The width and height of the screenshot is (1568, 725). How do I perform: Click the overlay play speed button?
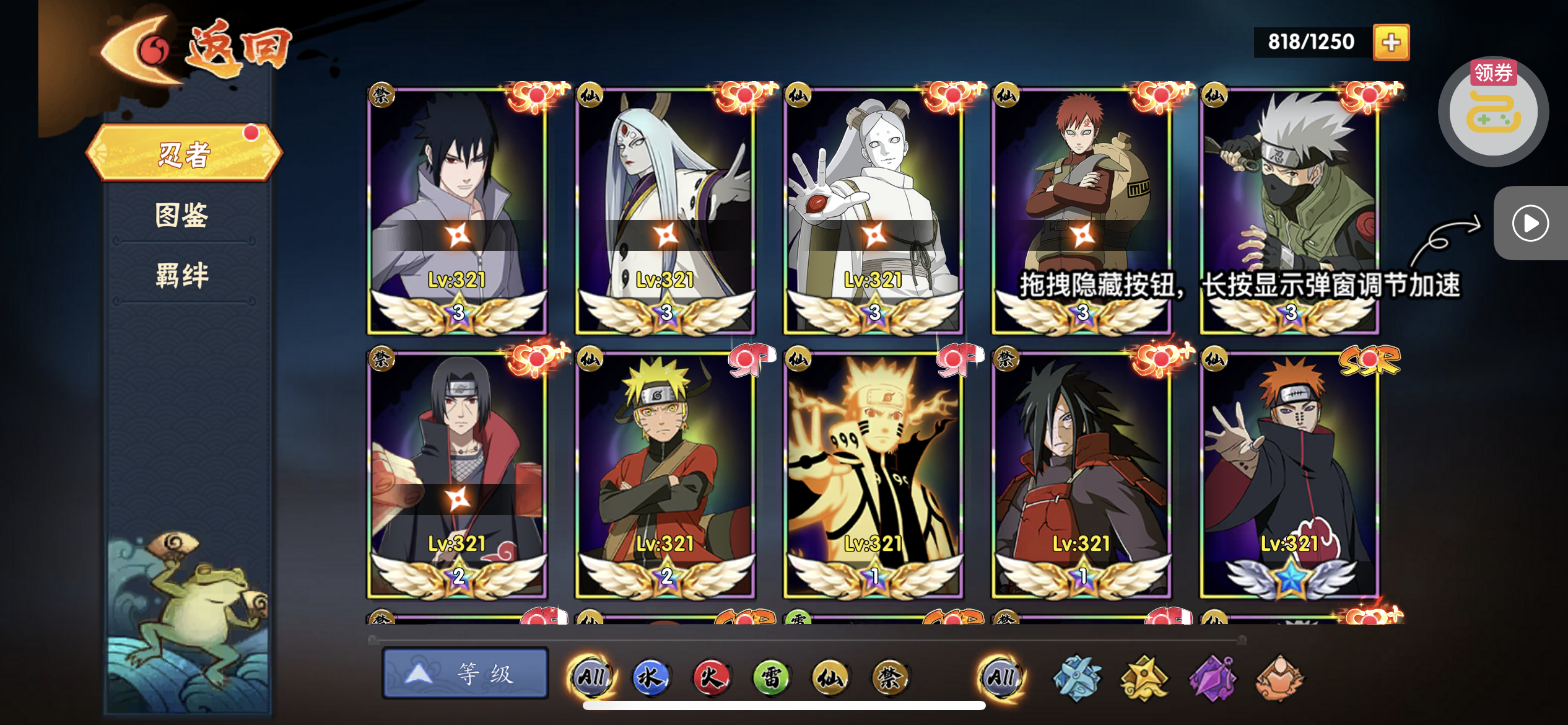click(x=1530, y=223)
